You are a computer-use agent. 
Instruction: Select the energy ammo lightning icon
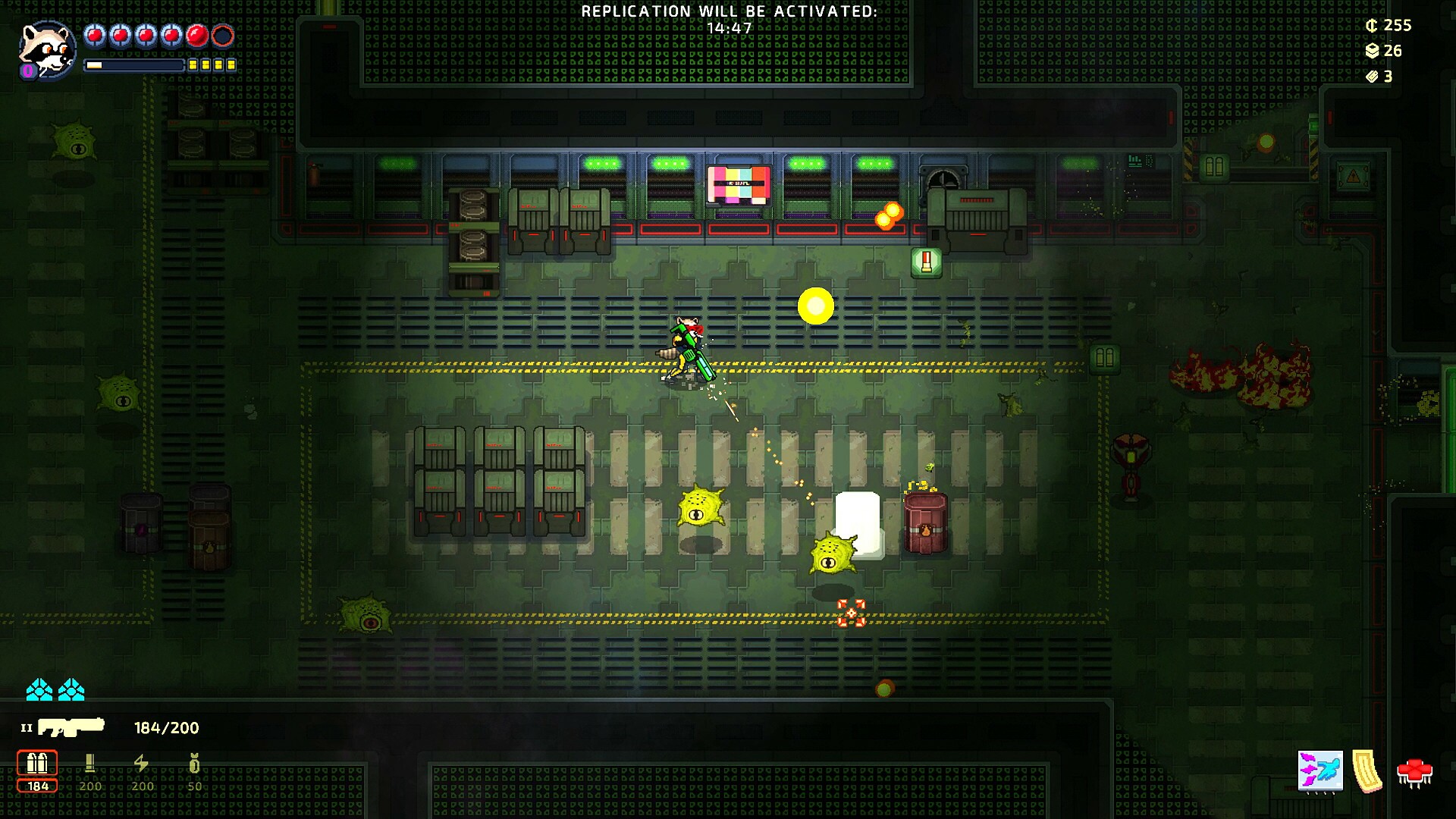[141, 762]
